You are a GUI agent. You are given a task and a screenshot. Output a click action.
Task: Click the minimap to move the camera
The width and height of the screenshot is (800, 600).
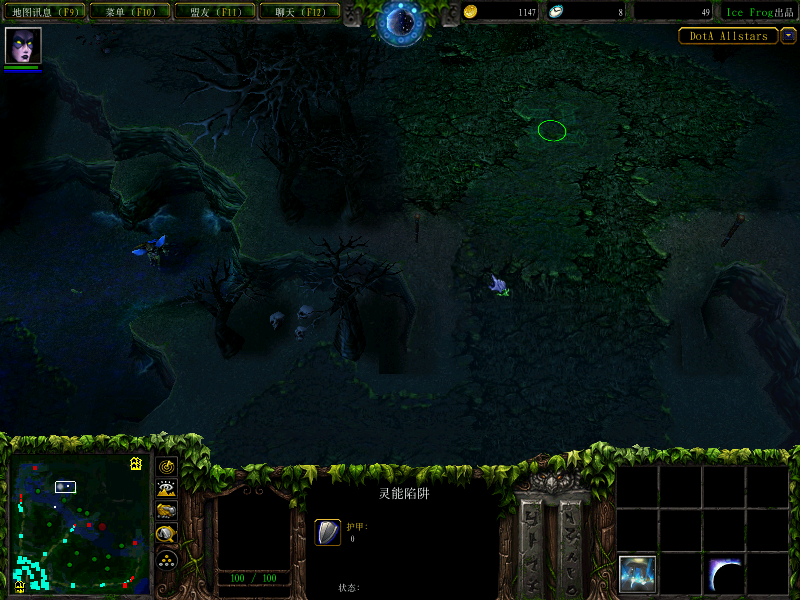[x=79, y=523]
